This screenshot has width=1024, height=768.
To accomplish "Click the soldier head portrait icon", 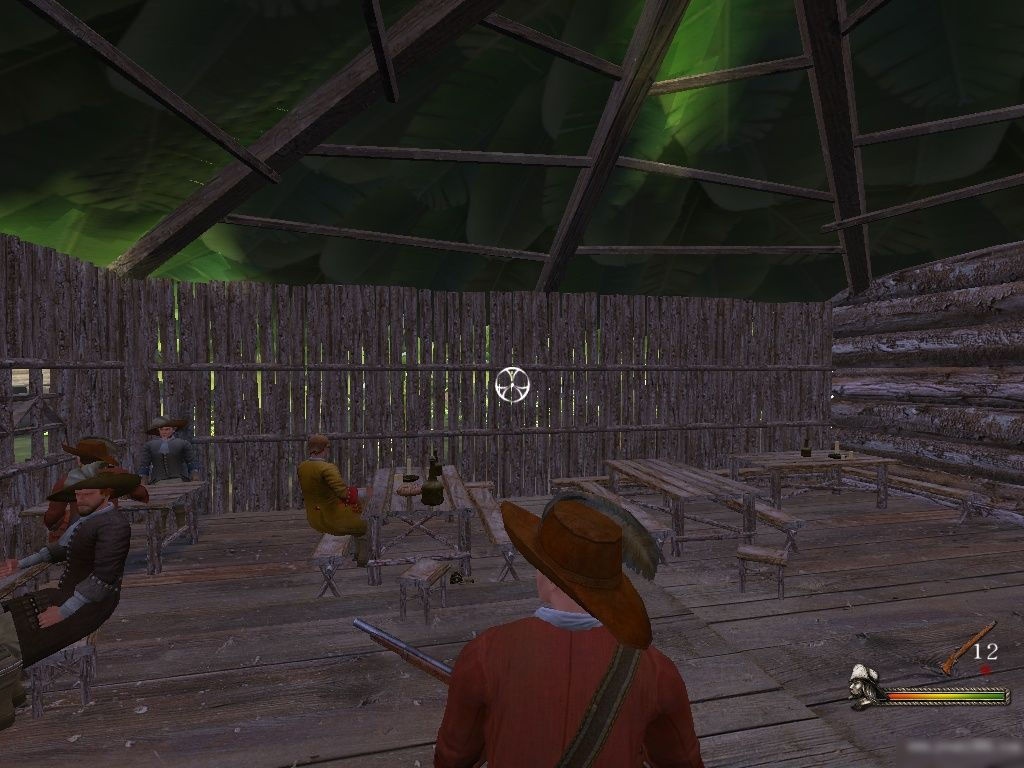I will (866, 688).
